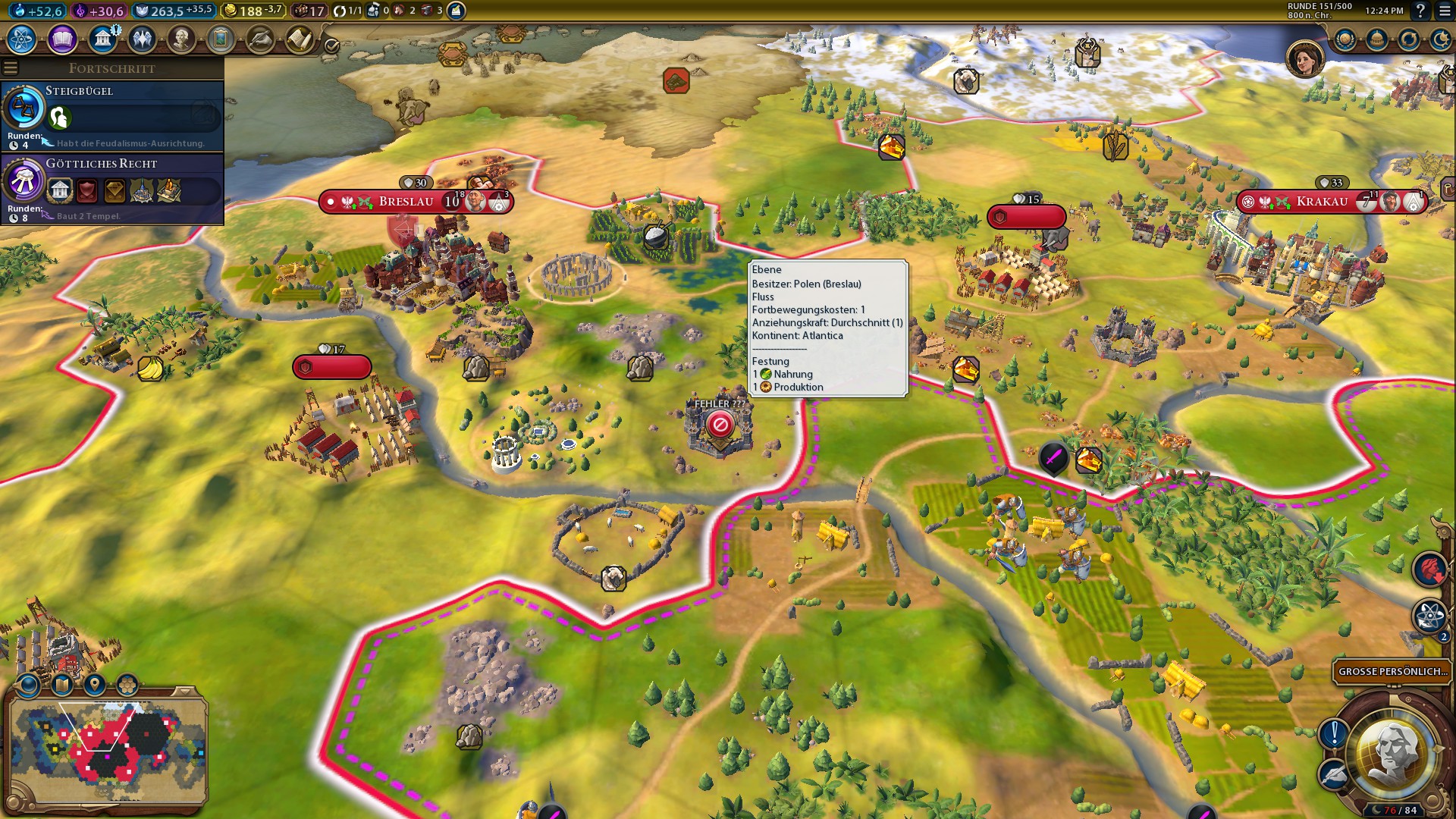1456x819 pixels.
Task: Click the minimap to move the camera
Action: [106, 751]
